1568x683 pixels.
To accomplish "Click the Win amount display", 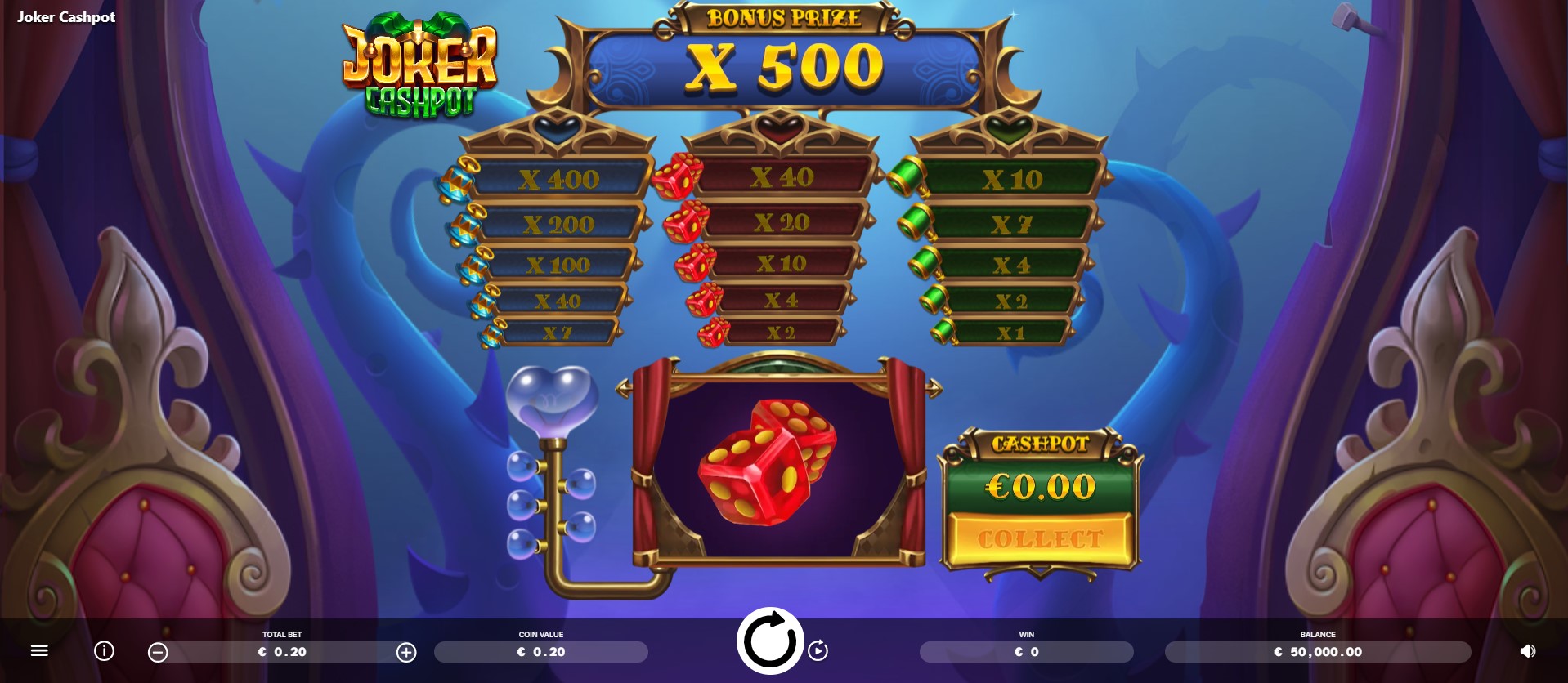I will (1027, 651).
